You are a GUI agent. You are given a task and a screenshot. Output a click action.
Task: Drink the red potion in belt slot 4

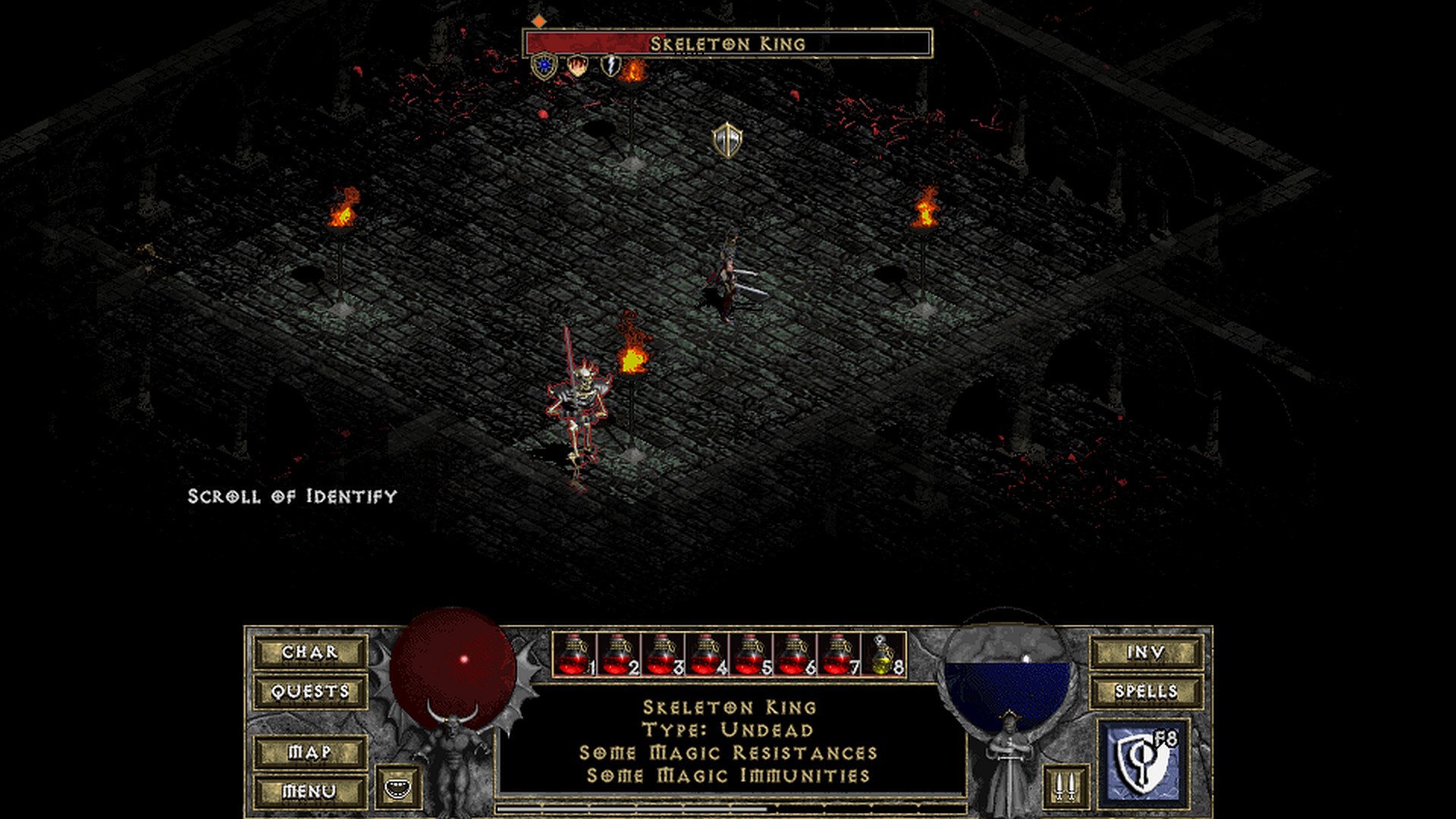click(706, 655)
